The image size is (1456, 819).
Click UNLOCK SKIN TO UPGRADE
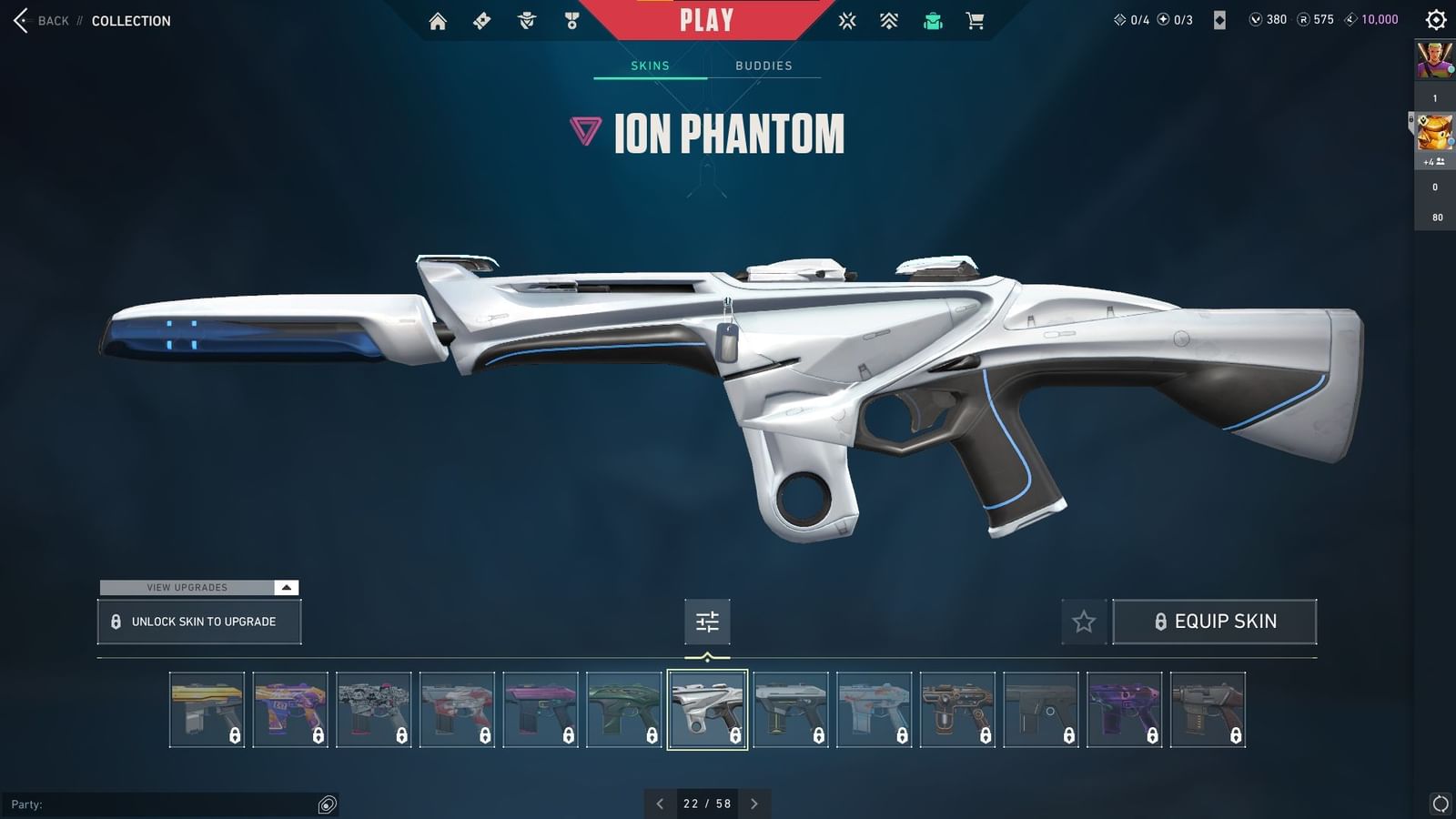click(199, 622)
